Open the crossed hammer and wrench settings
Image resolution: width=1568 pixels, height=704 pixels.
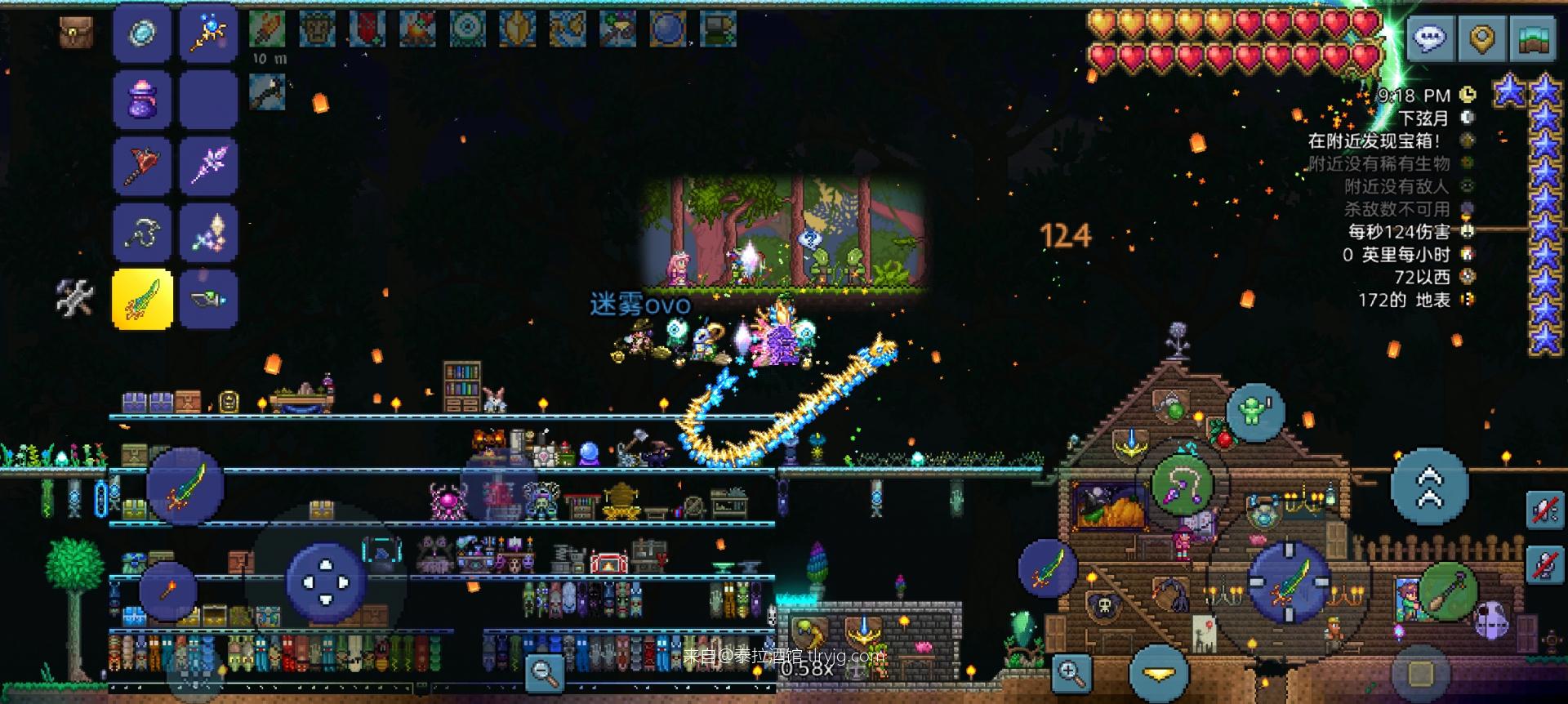click(75, 297)
